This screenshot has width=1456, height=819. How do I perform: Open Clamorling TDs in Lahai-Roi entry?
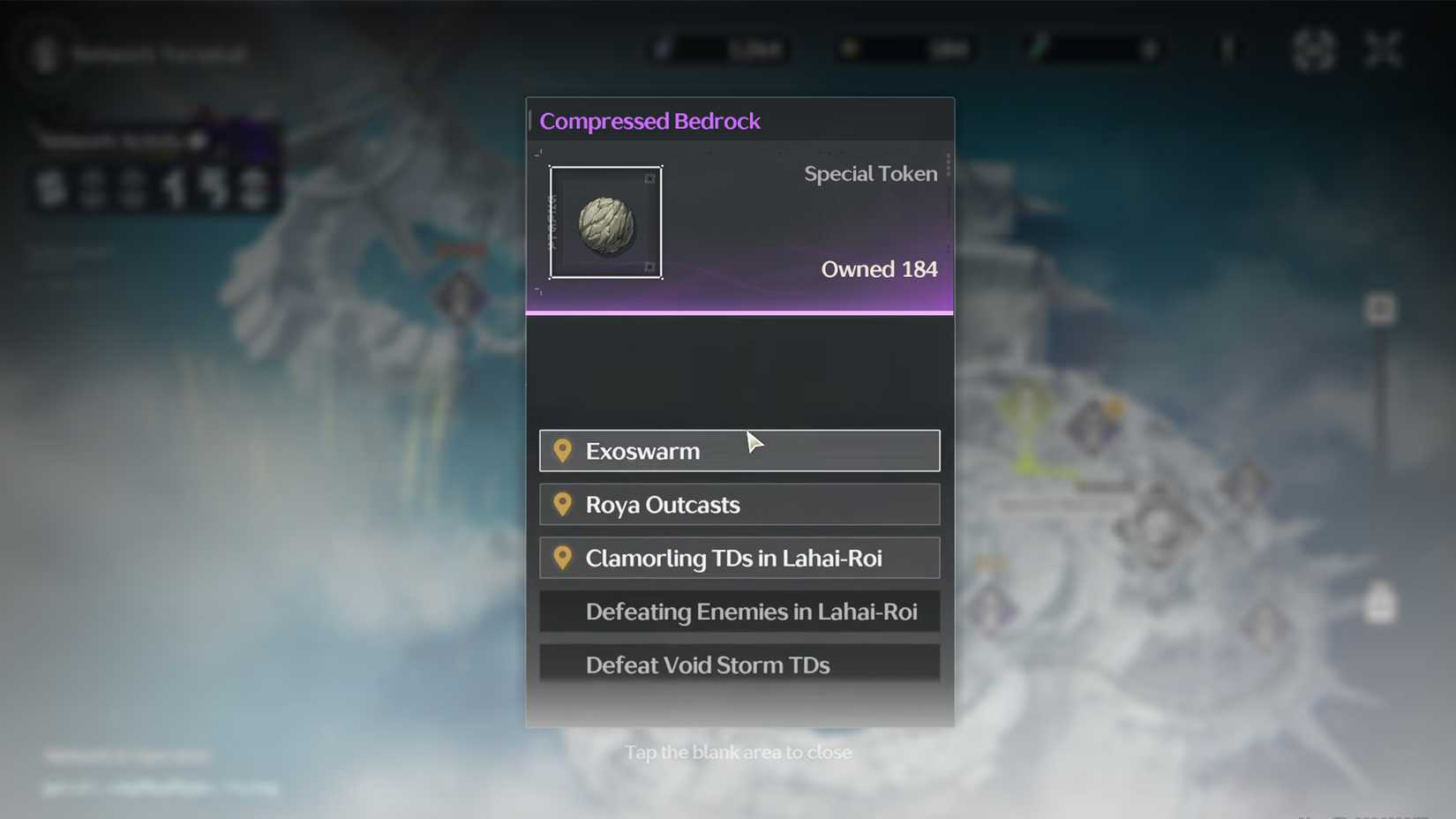click(739, 558)
